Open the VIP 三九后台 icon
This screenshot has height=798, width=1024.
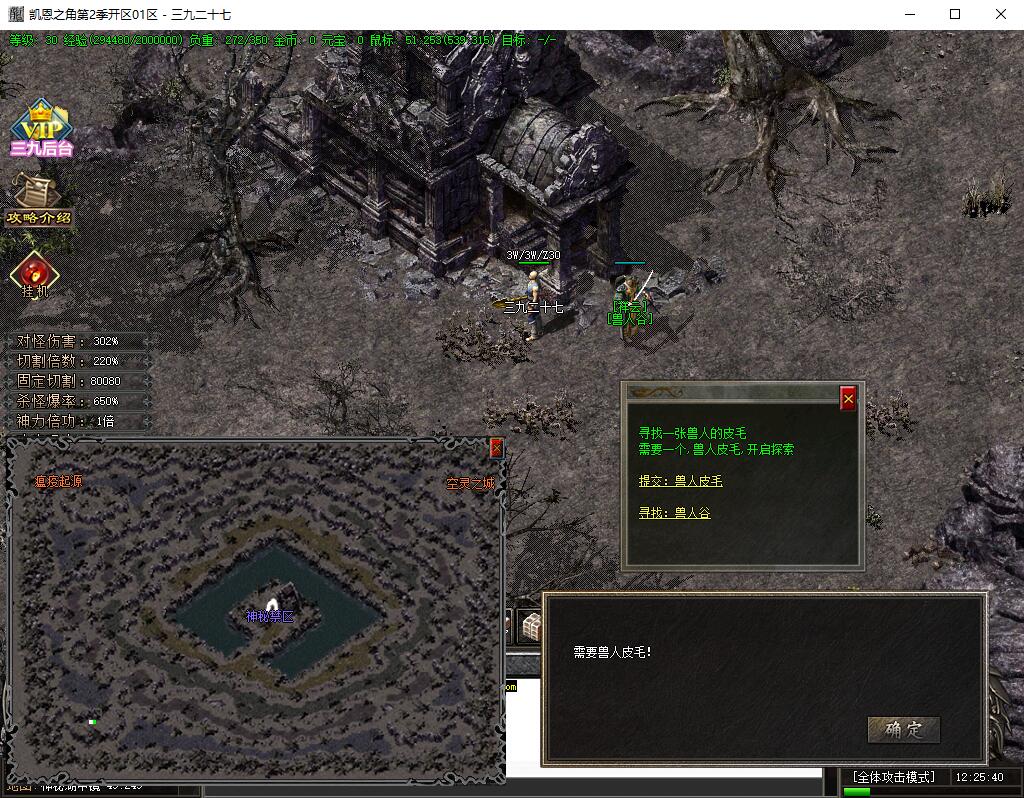pyautogui.click(x=41, y=129)
